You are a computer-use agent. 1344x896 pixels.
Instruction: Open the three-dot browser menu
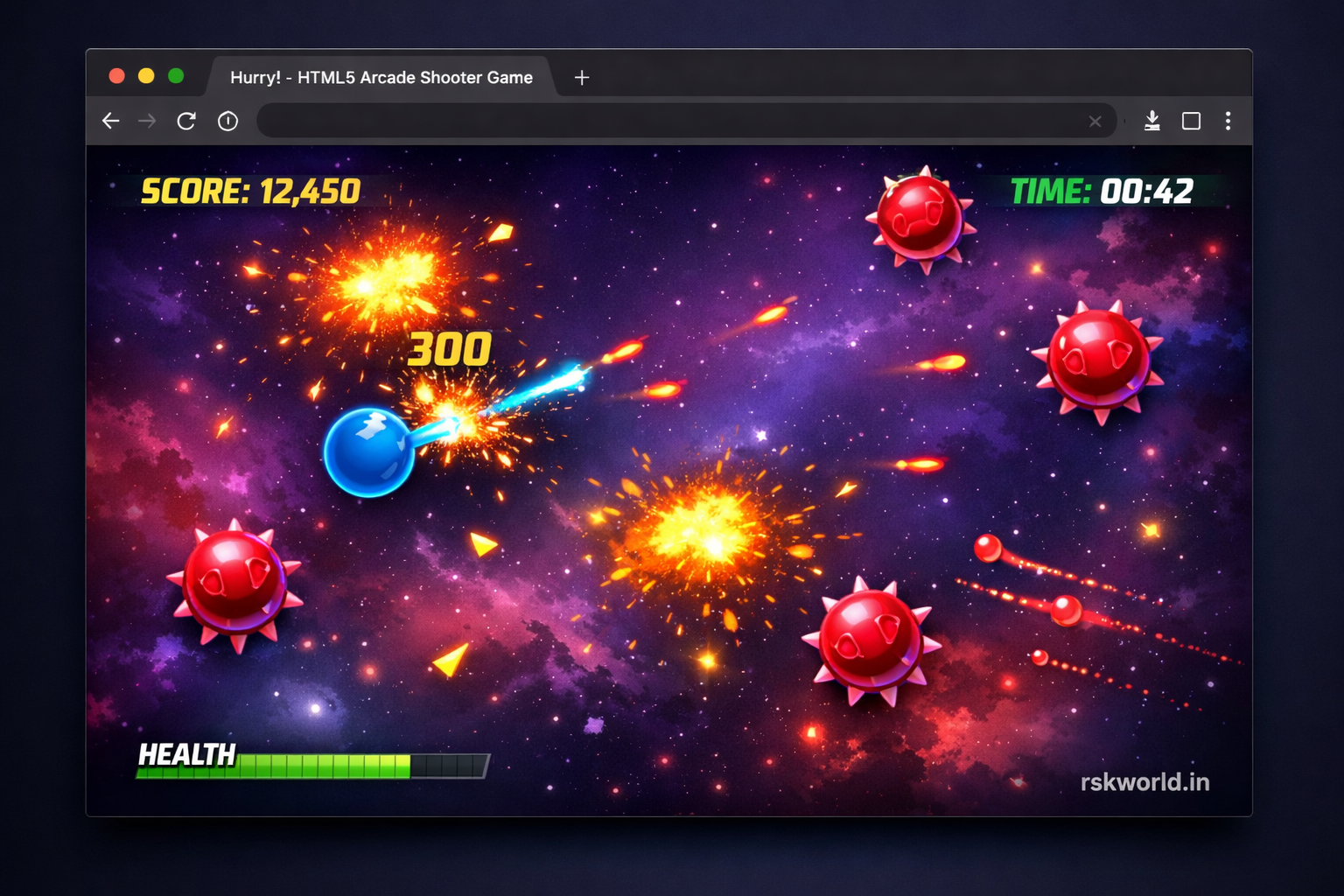click(1228, 121)
